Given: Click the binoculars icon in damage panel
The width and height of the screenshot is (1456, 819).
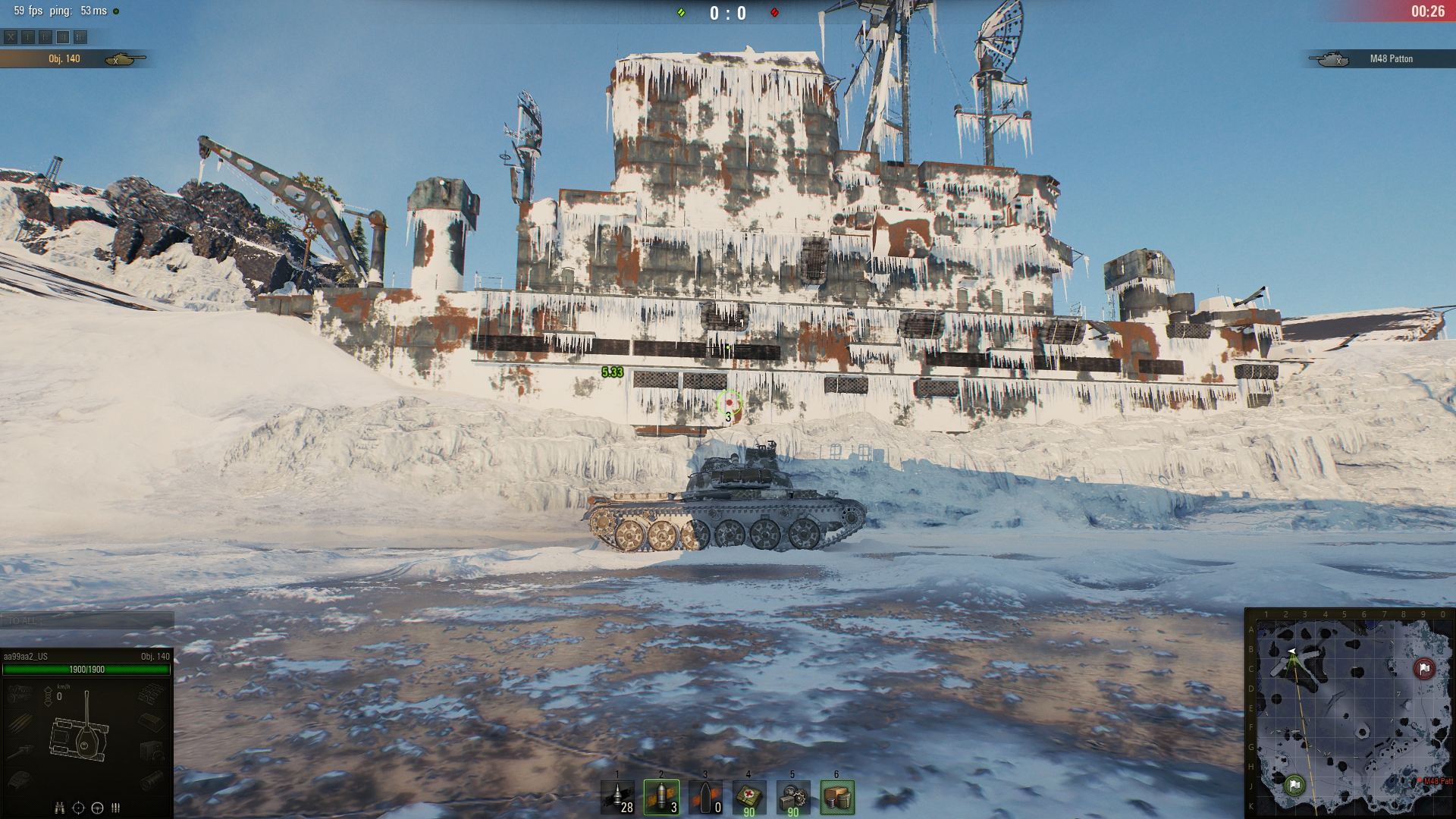Looking at the screenshot, I should pos(59,808).
